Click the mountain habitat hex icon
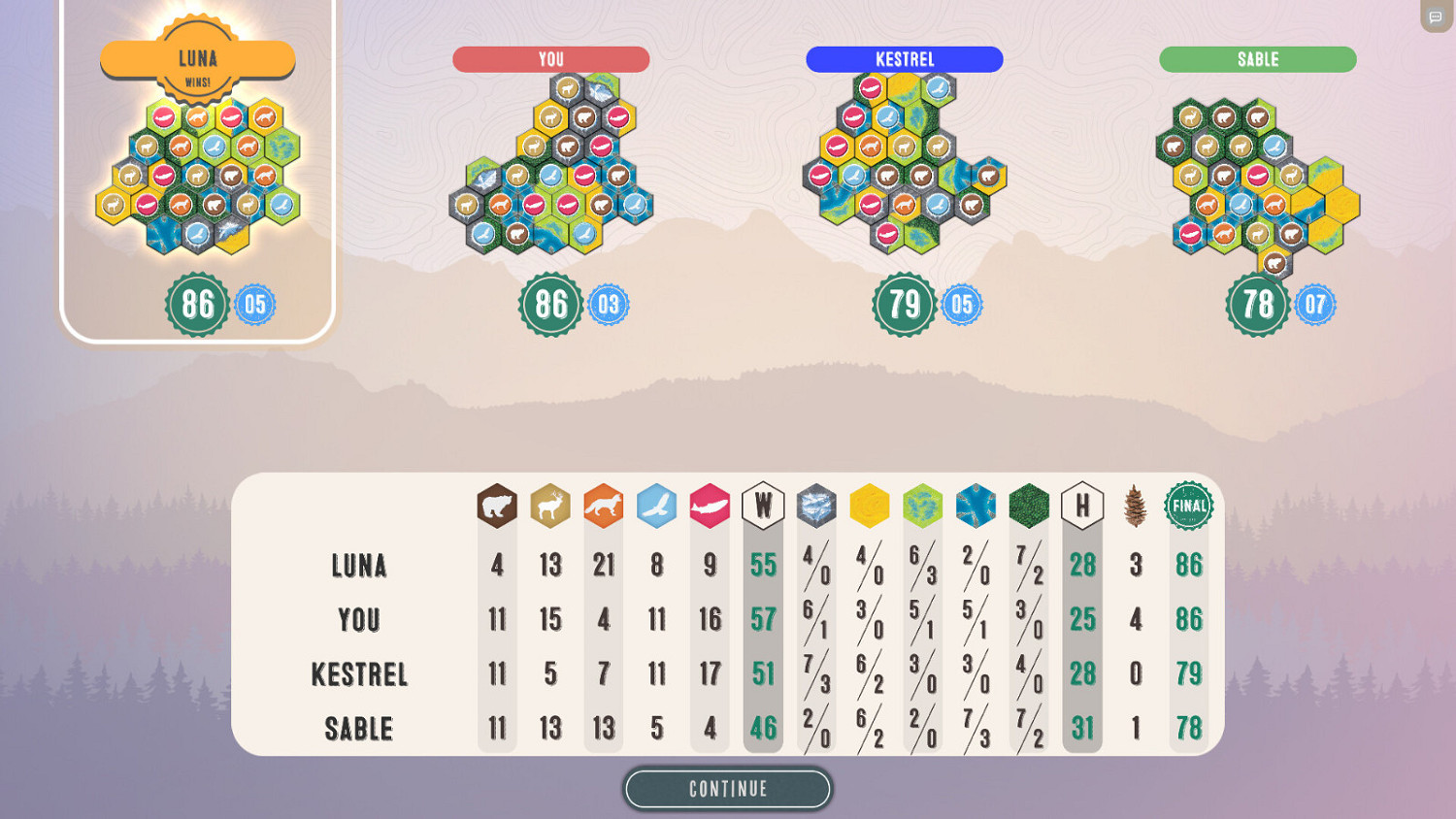The height and width of the screenshot is (819, 1456). pyautogui.click(x=816, y=505)
